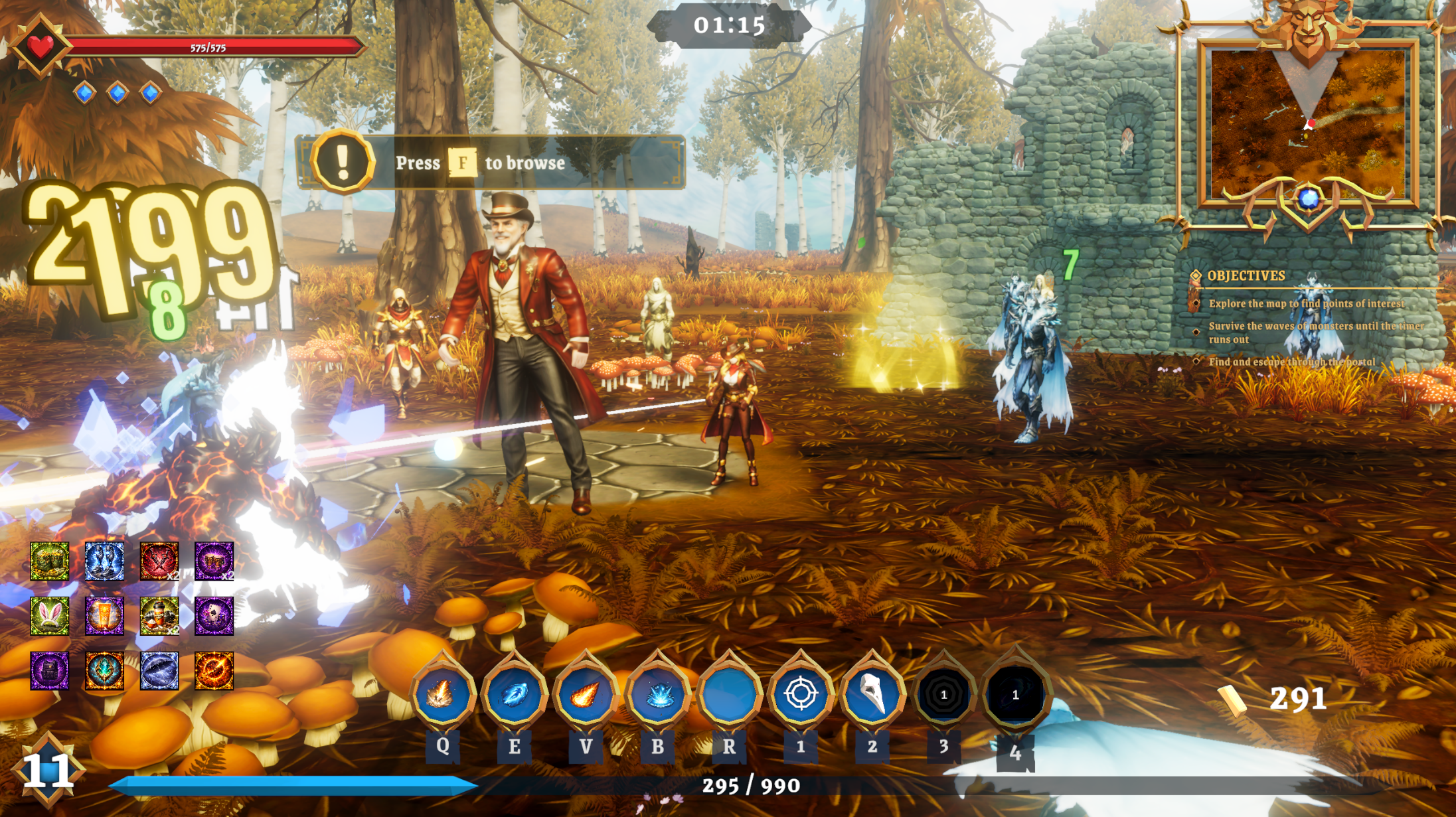
Task: Inspect the orange sunscreen tube item
Action: (x=104, y=615)
